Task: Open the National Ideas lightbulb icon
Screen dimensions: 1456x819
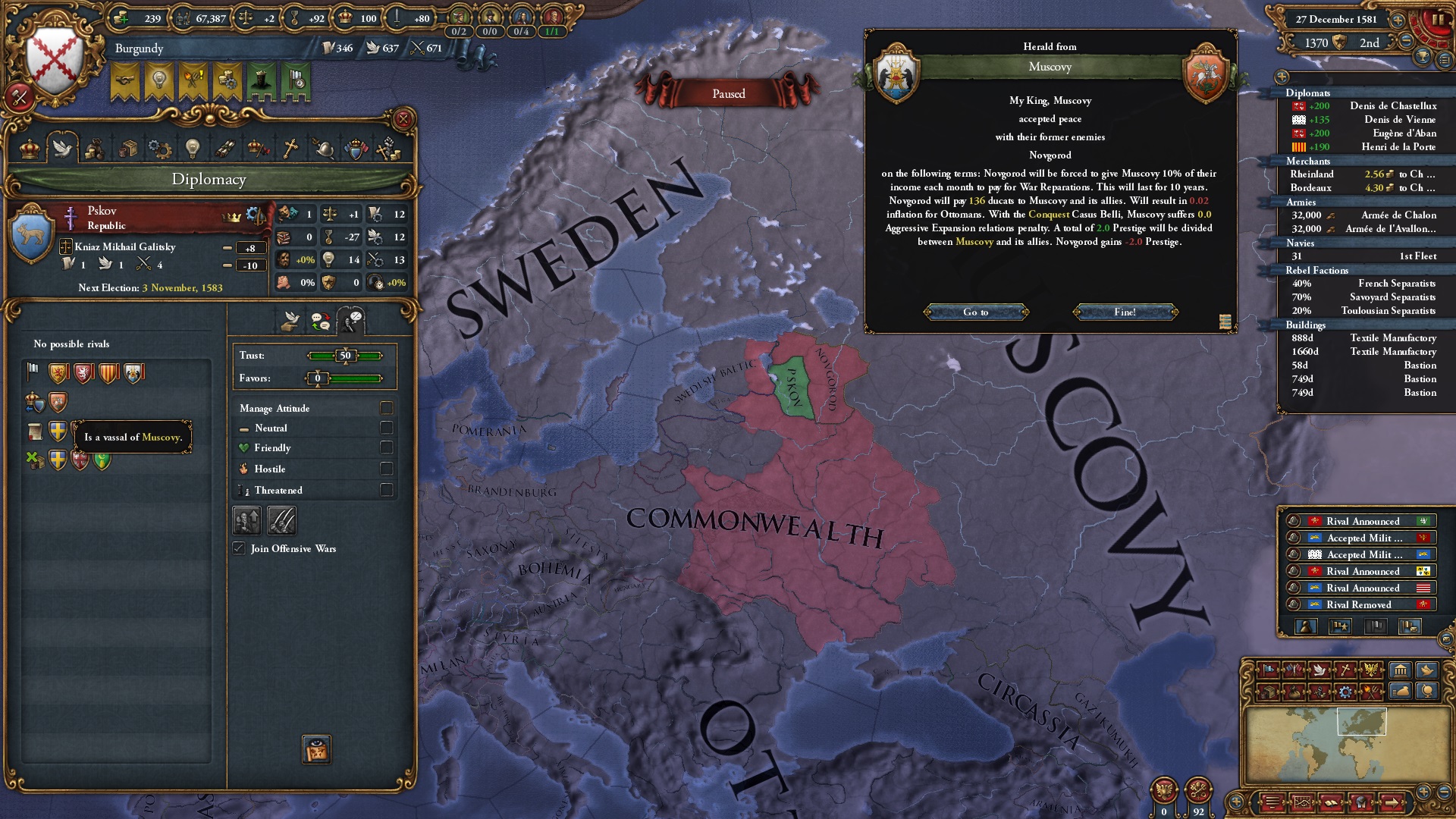Action: pyautogui.click(x=192, y=149)
